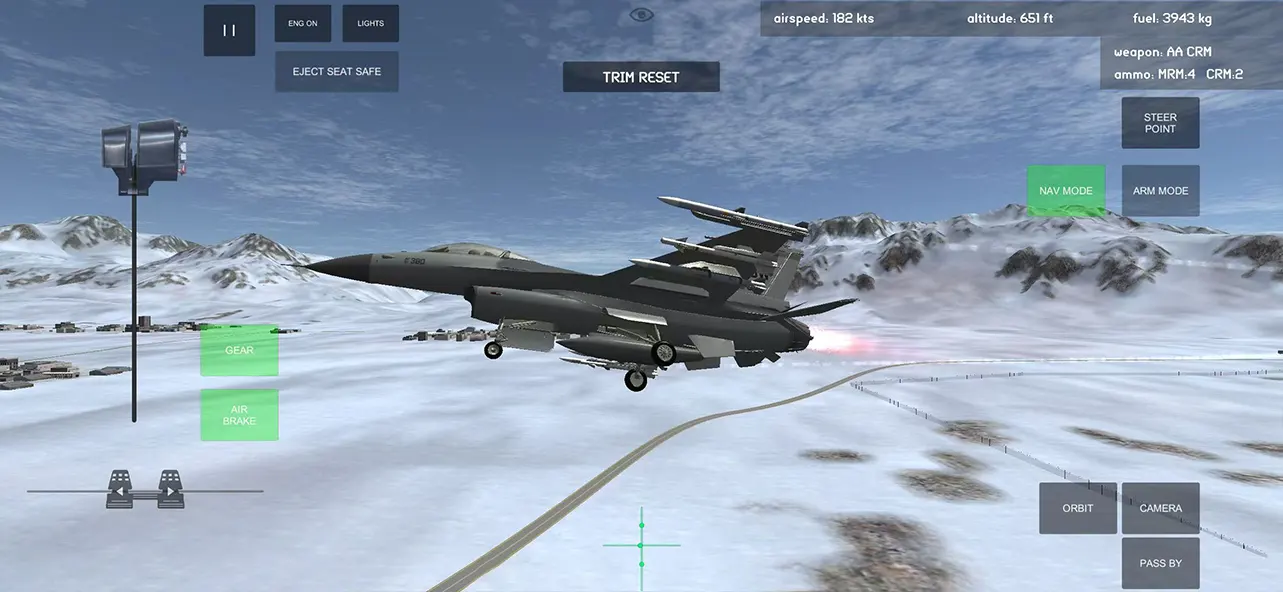This screenshot has width=1283, height=592.
Task: Pause the flight simulation
Action: coord(229,30)
